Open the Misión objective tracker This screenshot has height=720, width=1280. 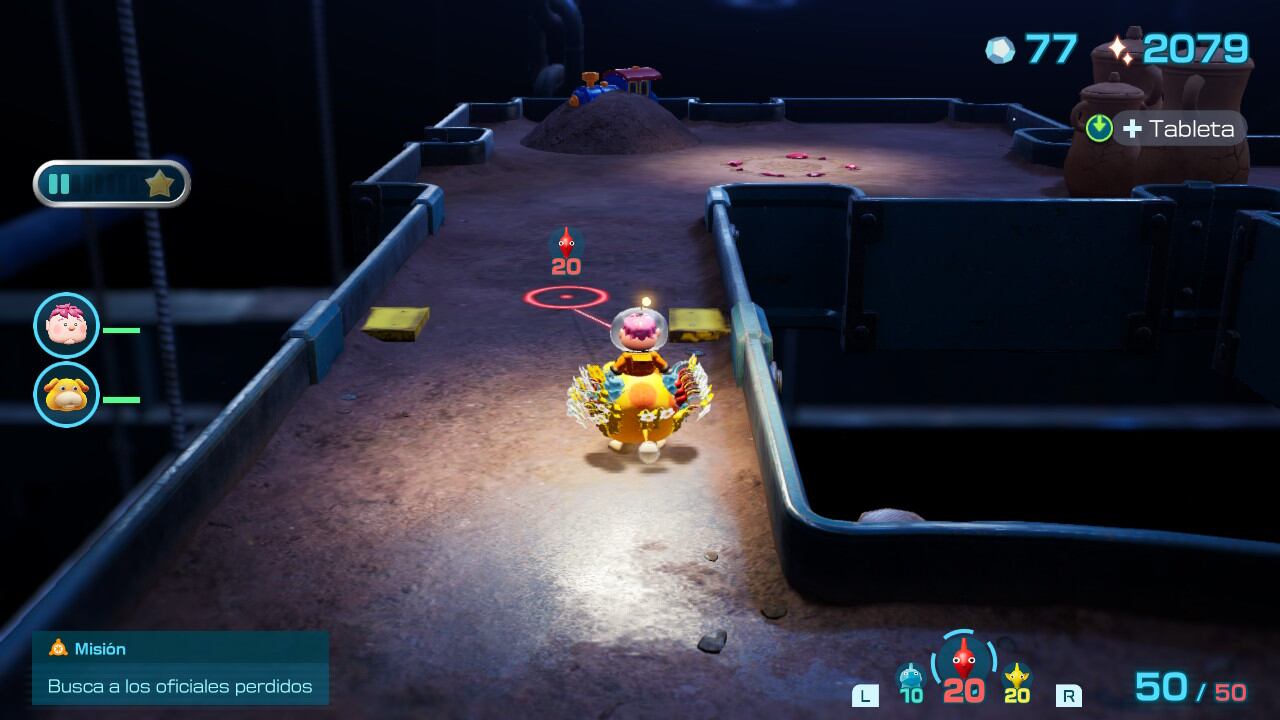click(180, 667)
